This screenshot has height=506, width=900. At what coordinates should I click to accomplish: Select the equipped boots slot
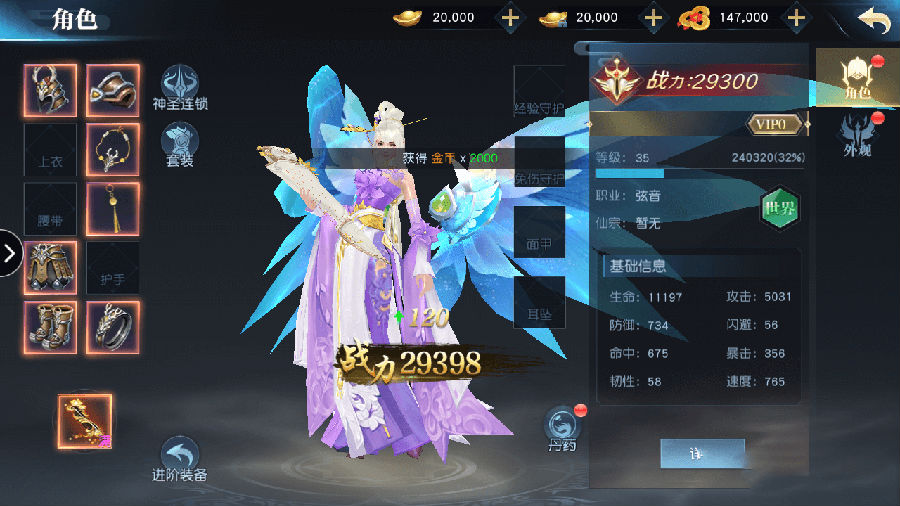click(x=50, y=327)
